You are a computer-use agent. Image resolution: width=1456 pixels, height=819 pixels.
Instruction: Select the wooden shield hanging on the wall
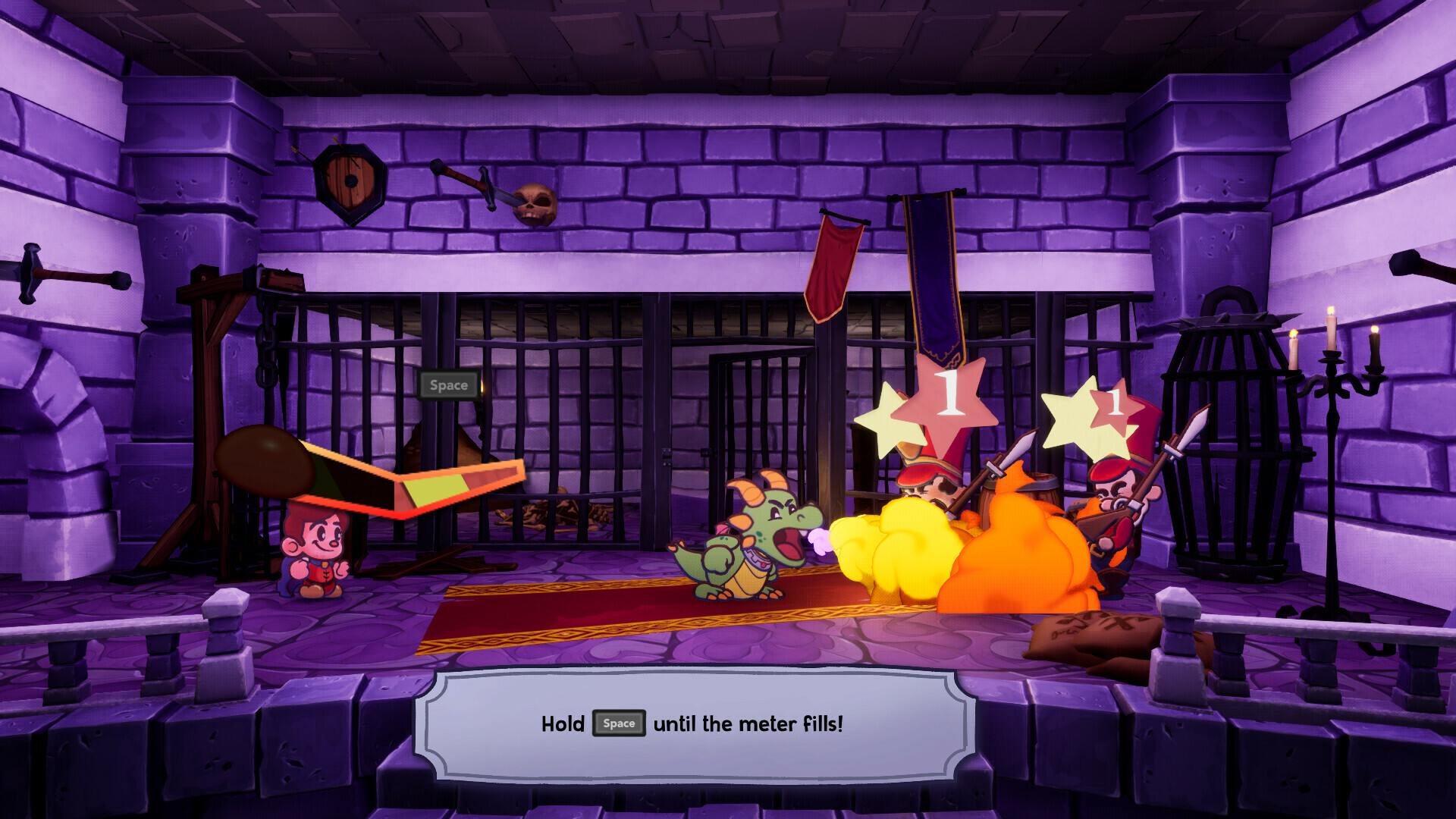[x=349, y=182]
